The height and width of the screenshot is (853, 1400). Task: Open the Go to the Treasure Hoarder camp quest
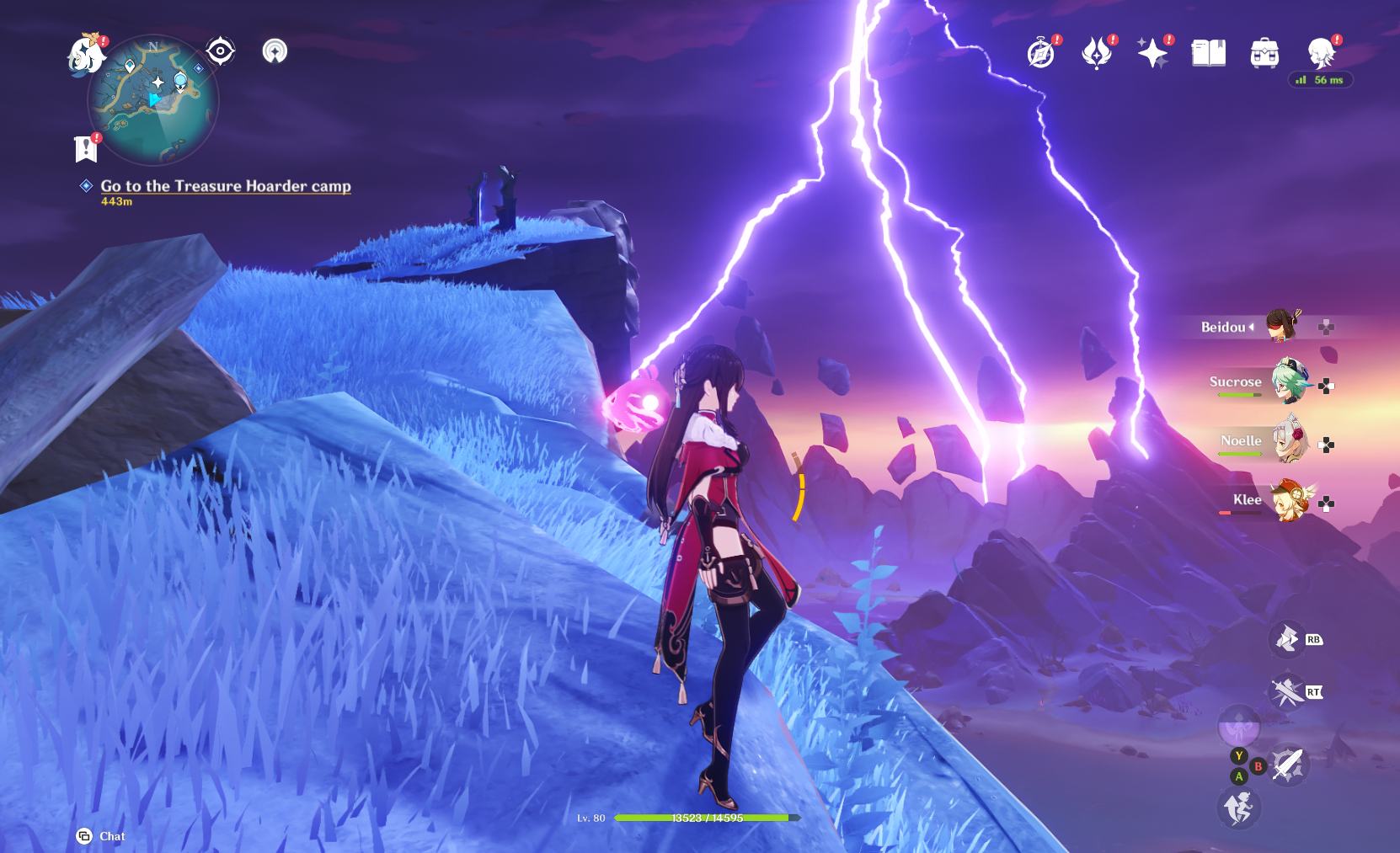(x=225, y=186)
